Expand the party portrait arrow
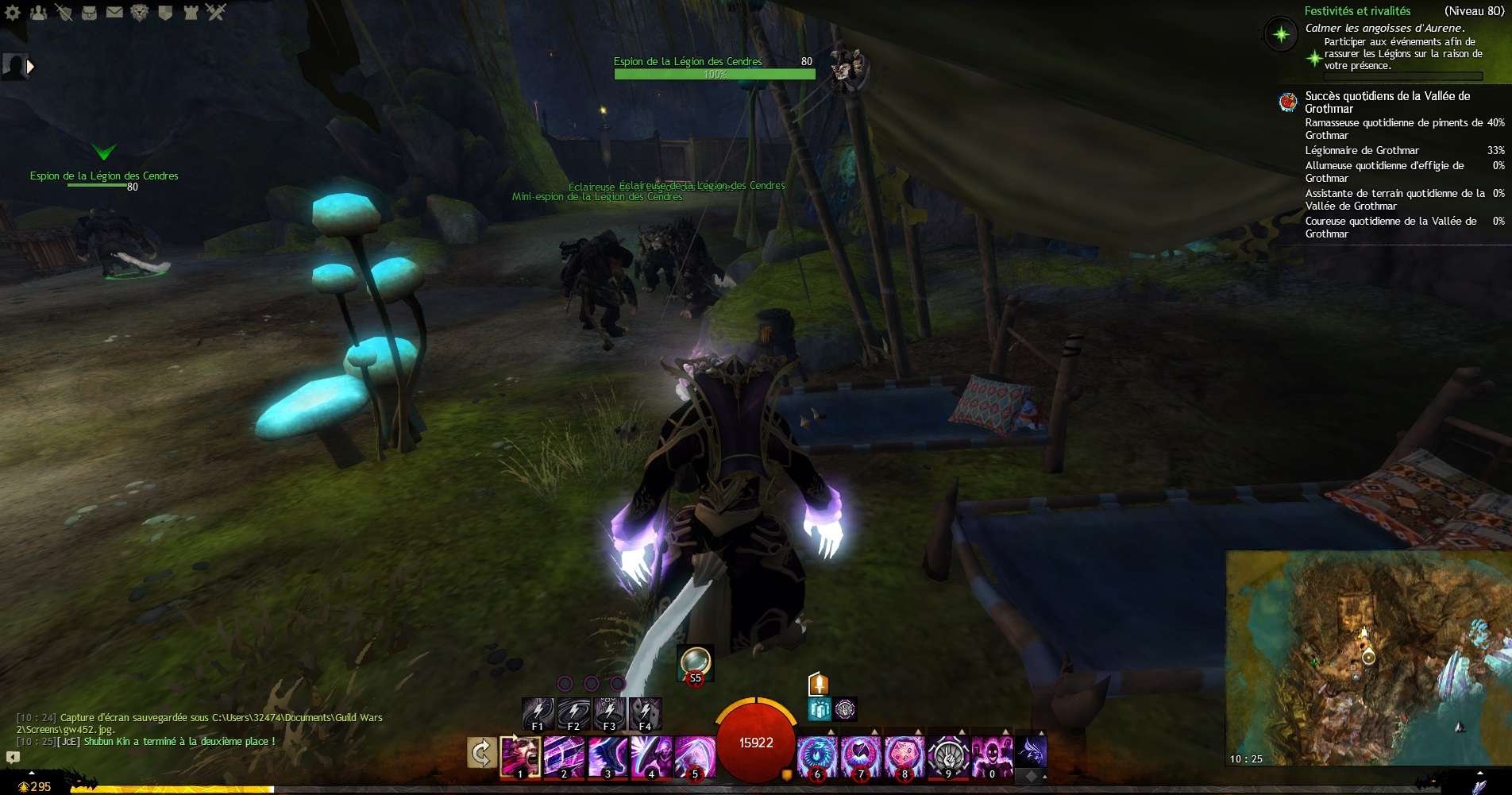The image size is (1512, 795). (x=30, y=67)
